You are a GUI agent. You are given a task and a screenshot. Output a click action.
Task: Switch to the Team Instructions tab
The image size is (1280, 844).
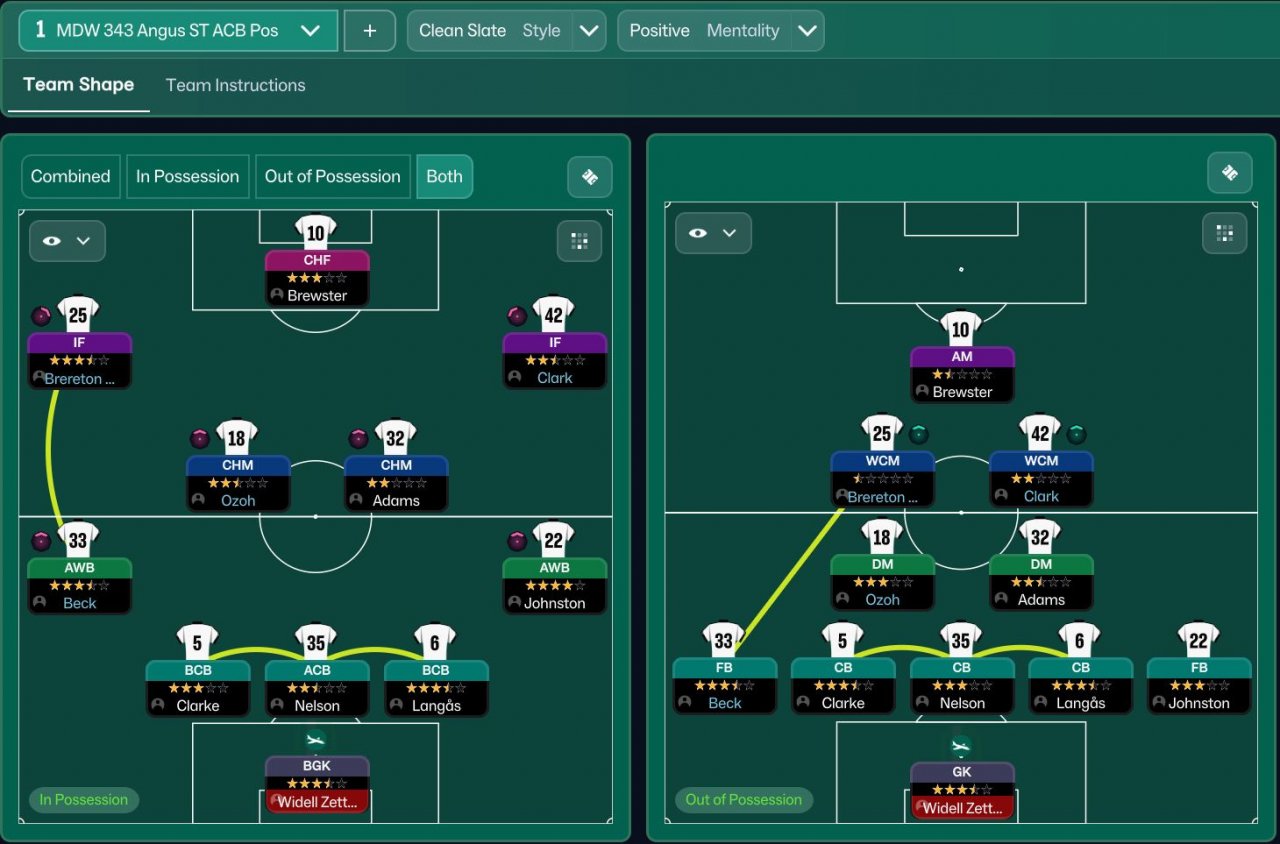235,85
